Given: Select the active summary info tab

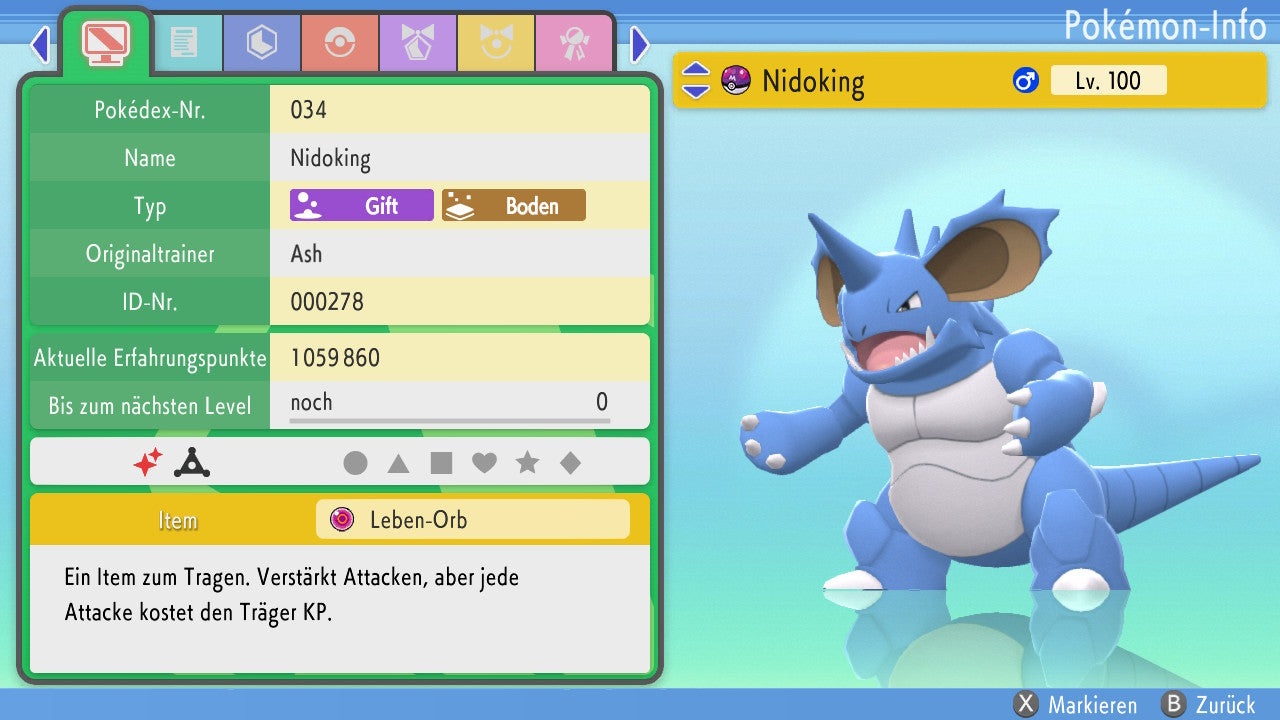Looking at the screenshot, I should point(106,41).
